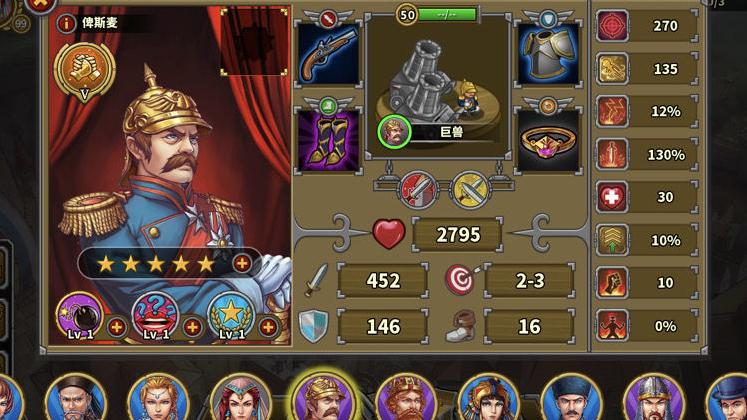The width and height of the screenshot is (747, 420).
Task: Upgrade the gold star skill with its plus button
Action: coord(268,327)
